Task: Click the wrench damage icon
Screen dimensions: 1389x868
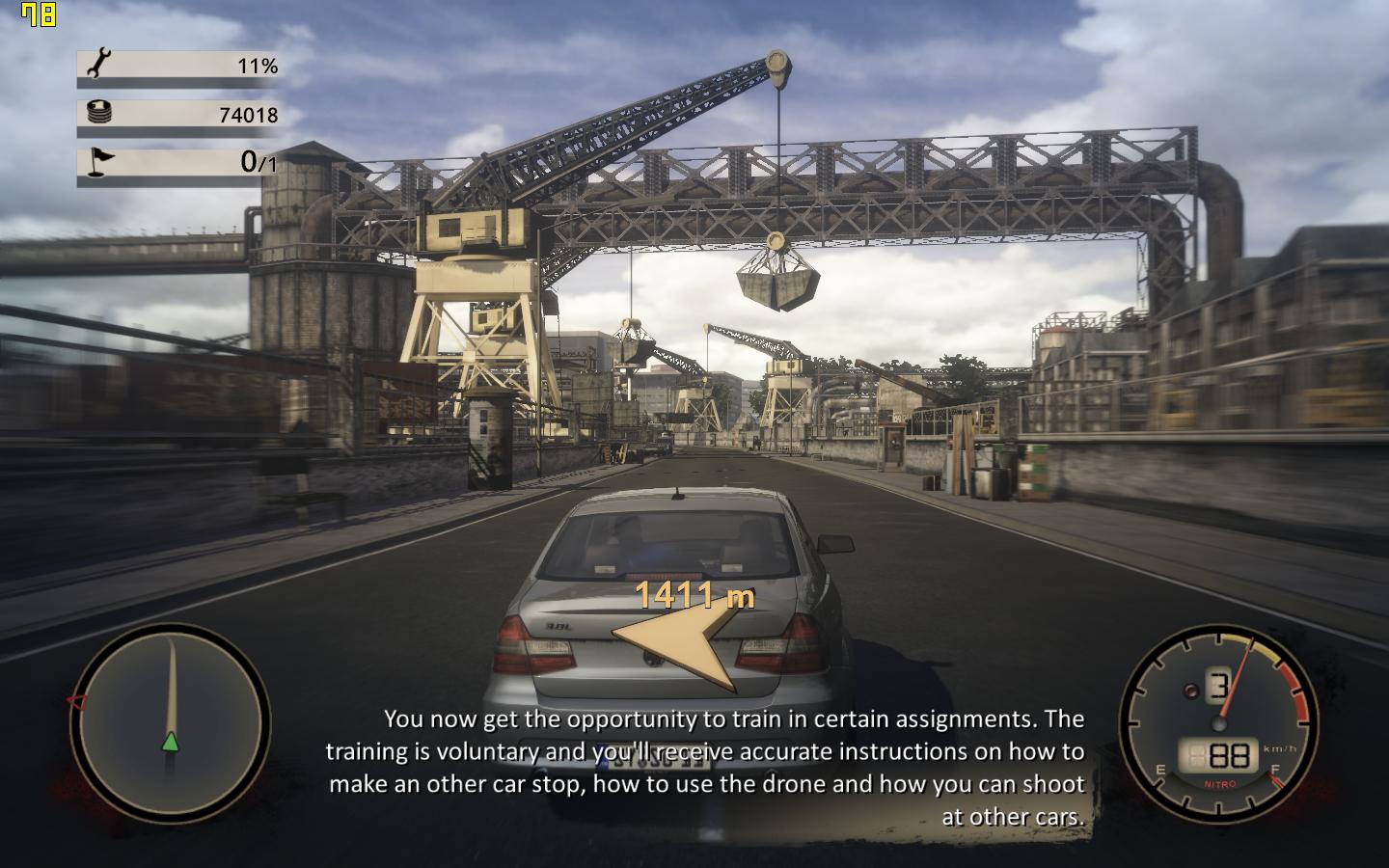Action: [x=98, y=65]
